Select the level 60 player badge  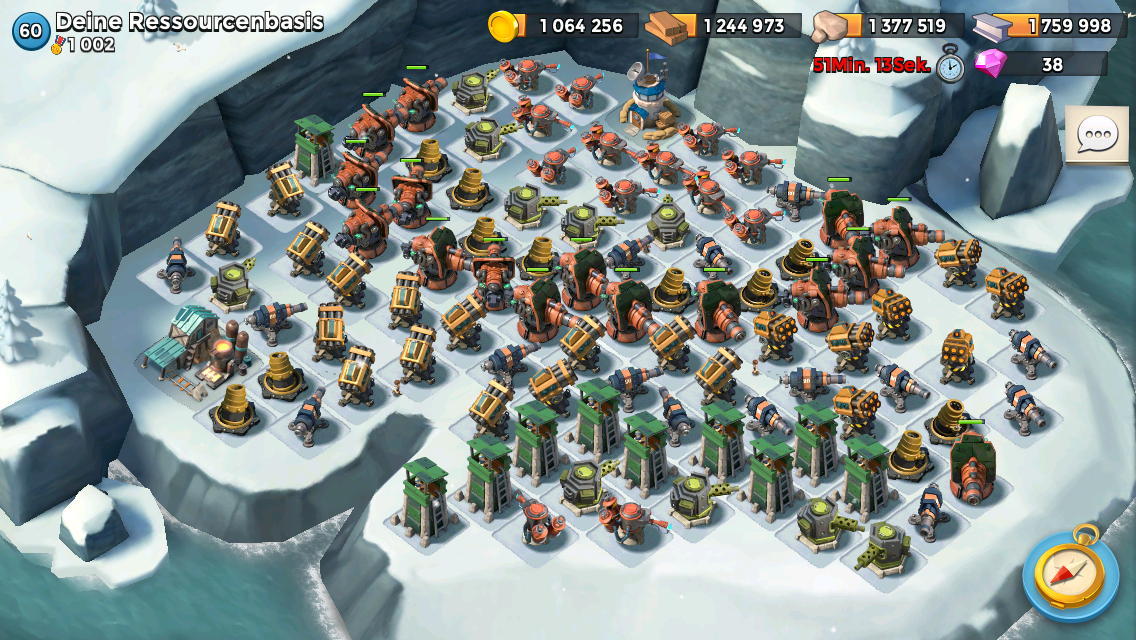pyautogui.click(x=30, y=31)
